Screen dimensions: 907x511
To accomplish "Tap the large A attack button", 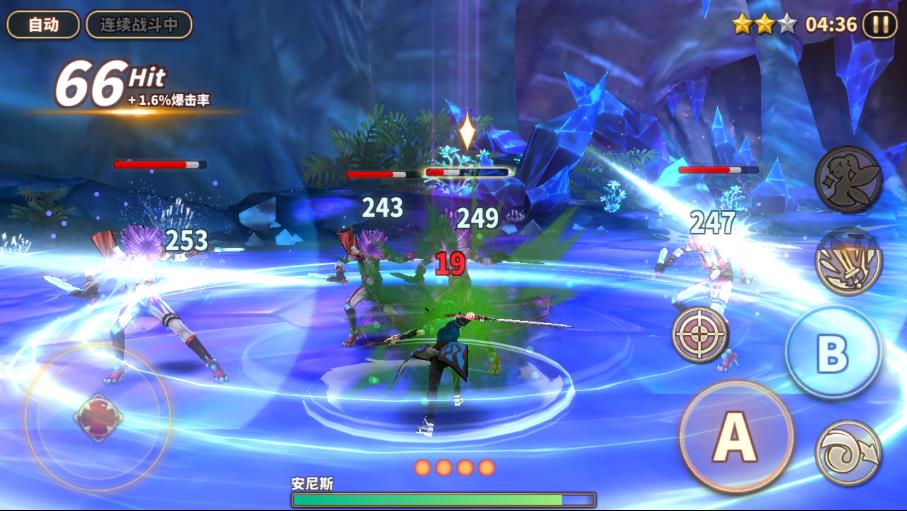I will click(x=736, y=436).
